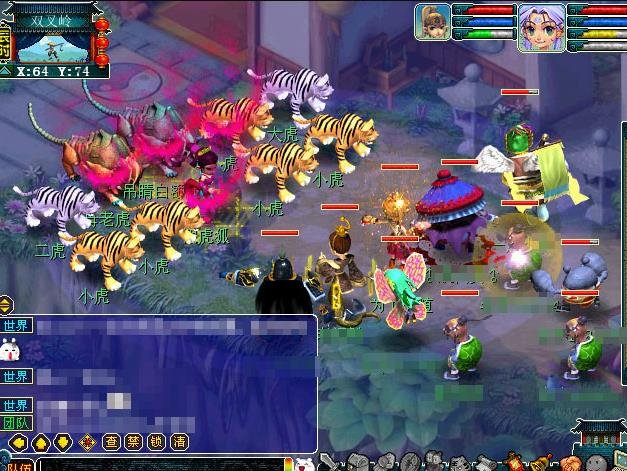The image size is (627, 471).
Task: Lock the chat with 锁 button
Action: point(155,441)
